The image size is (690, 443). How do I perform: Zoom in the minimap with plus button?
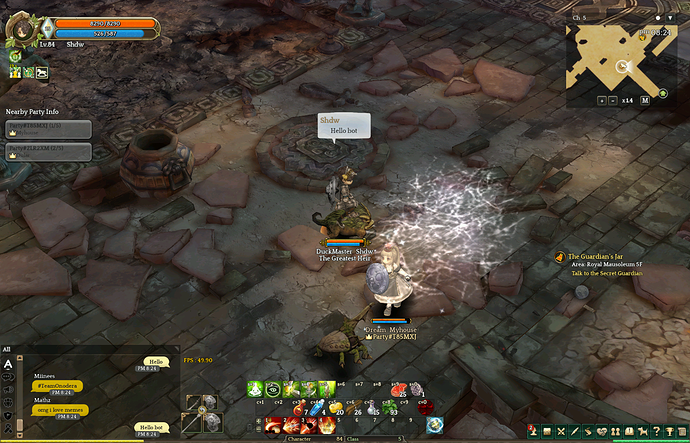click(x=601, y=100)
